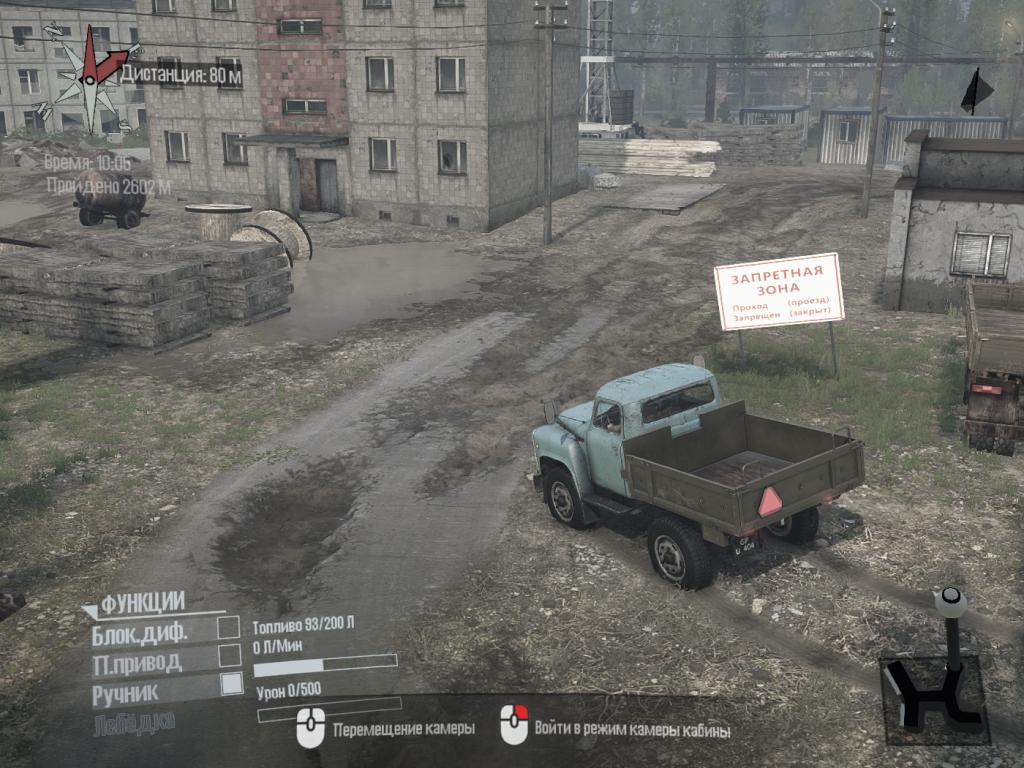Click the gearbox shifter knob
Screen dimensions: 1024x768
949,602
